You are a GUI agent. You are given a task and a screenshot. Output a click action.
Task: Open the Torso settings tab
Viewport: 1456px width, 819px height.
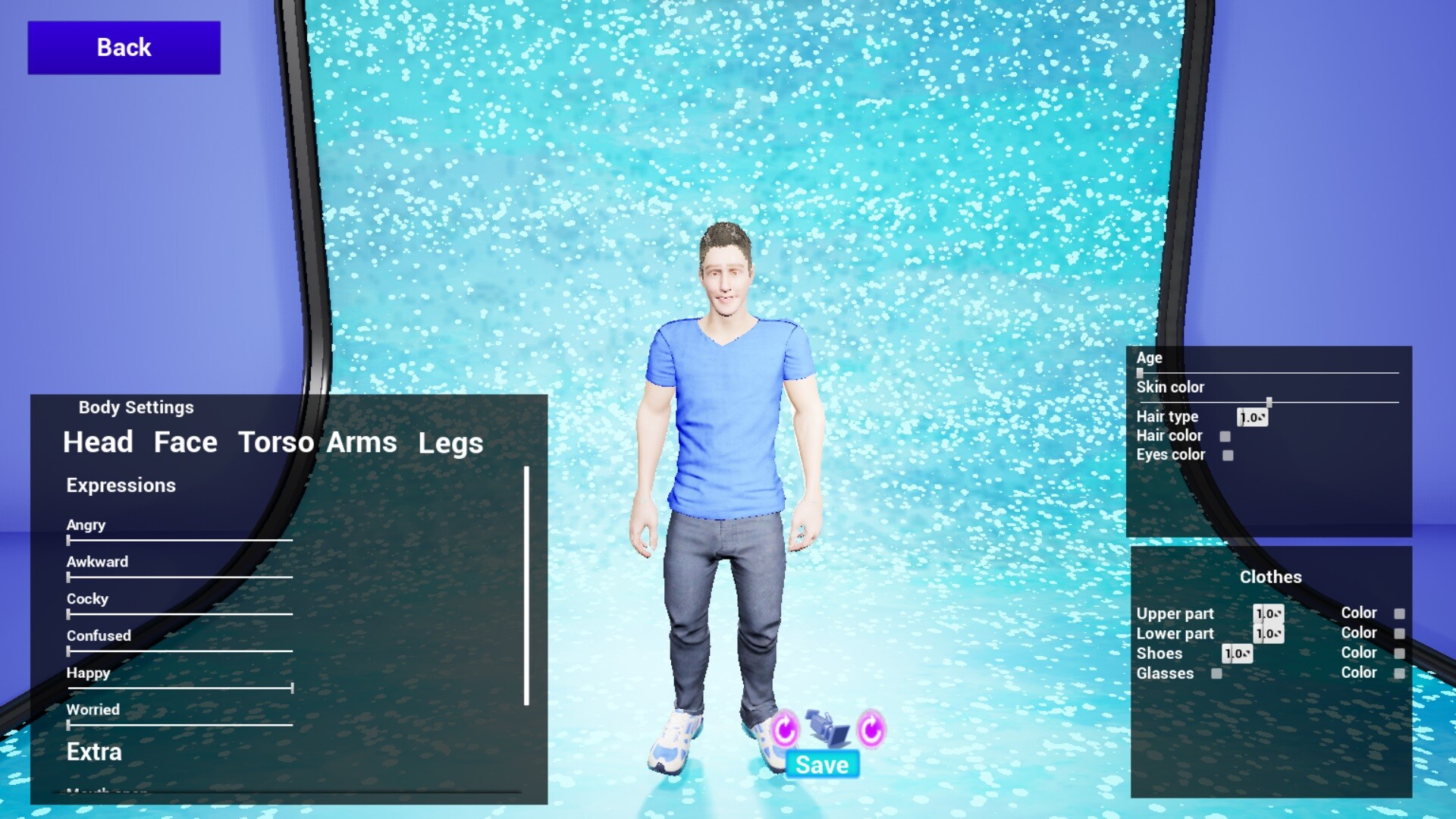[x=278, y=442]
